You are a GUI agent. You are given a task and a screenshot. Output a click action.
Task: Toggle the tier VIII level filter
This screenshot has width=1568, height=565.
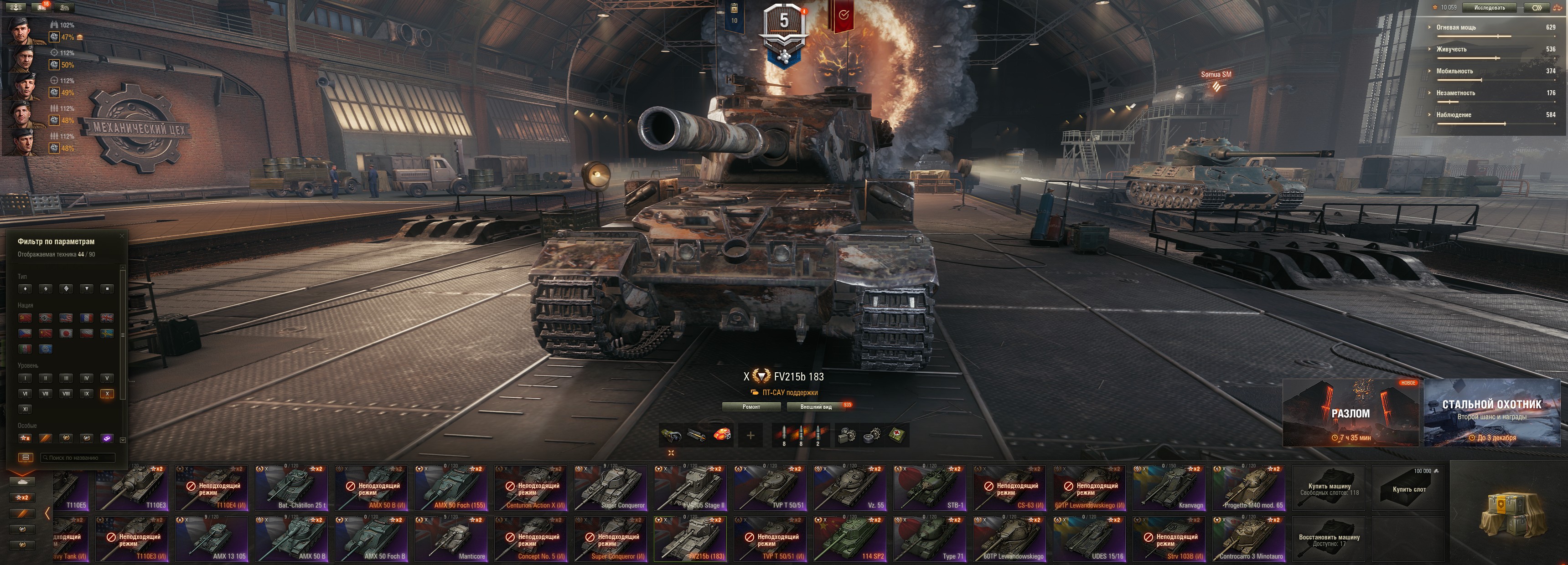(x=67, y=394)
